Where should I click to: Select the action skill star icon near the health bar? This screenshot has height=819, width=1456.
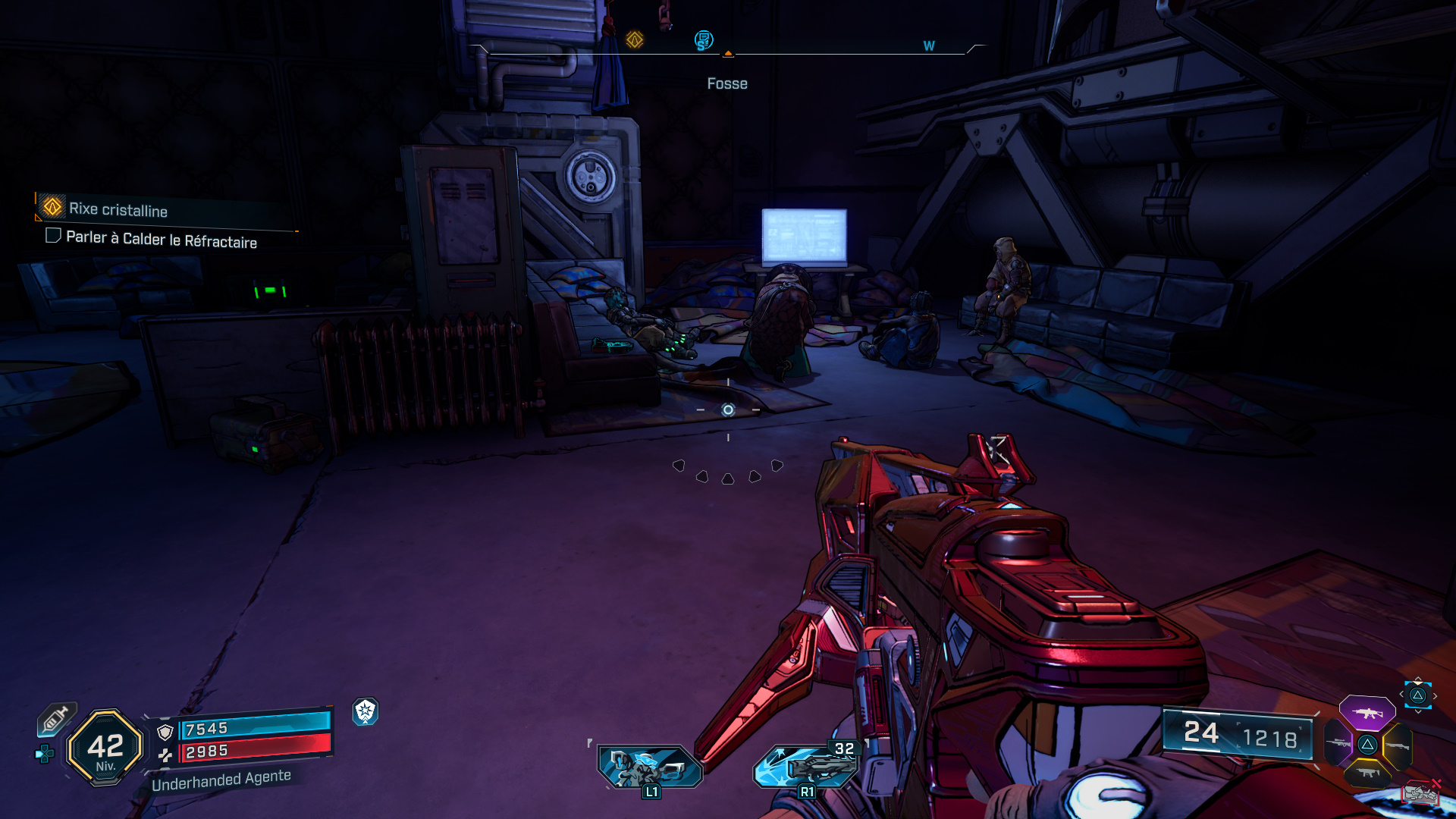(366, 713)
